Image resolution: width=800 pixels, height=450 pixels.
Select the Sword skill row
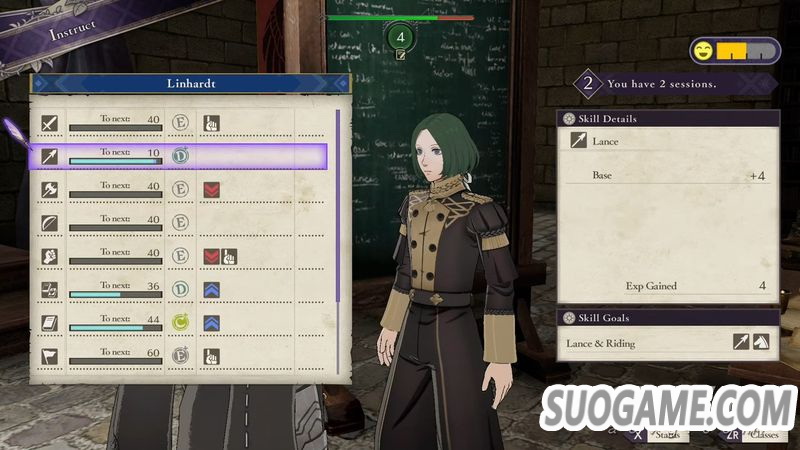tap(180, 124)
